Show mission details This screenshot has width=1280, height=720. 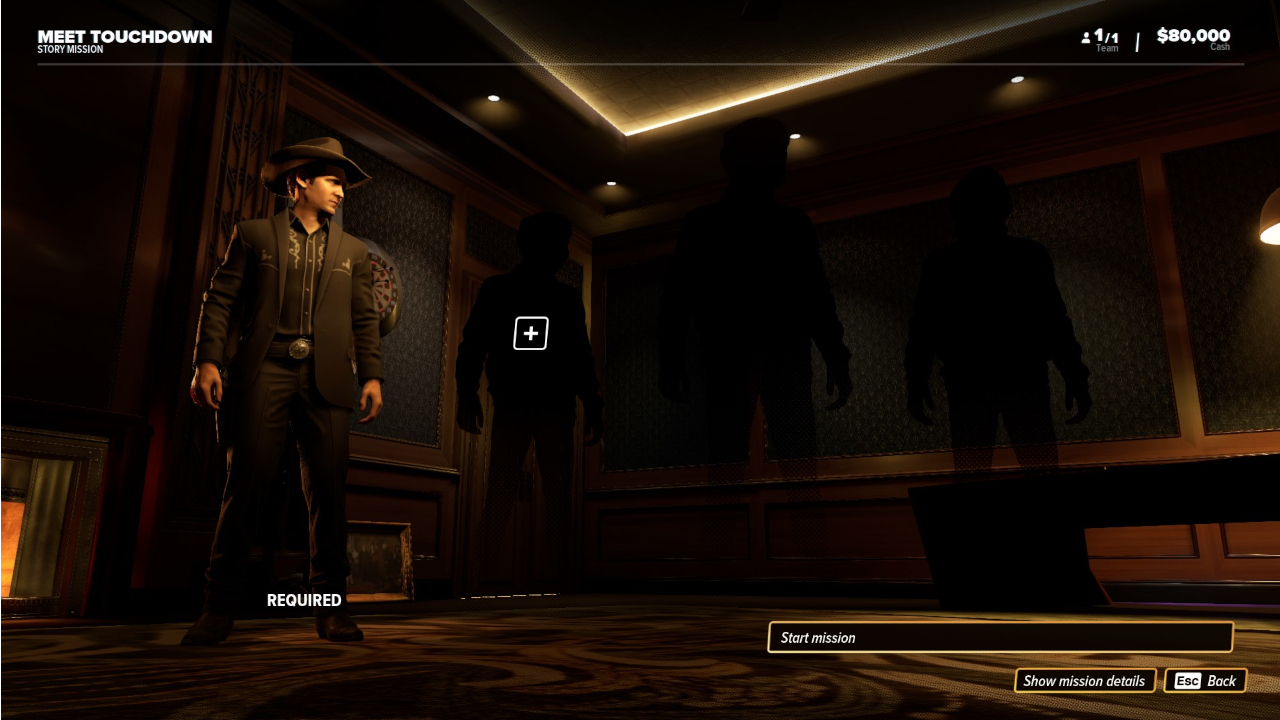[1084, 681]
